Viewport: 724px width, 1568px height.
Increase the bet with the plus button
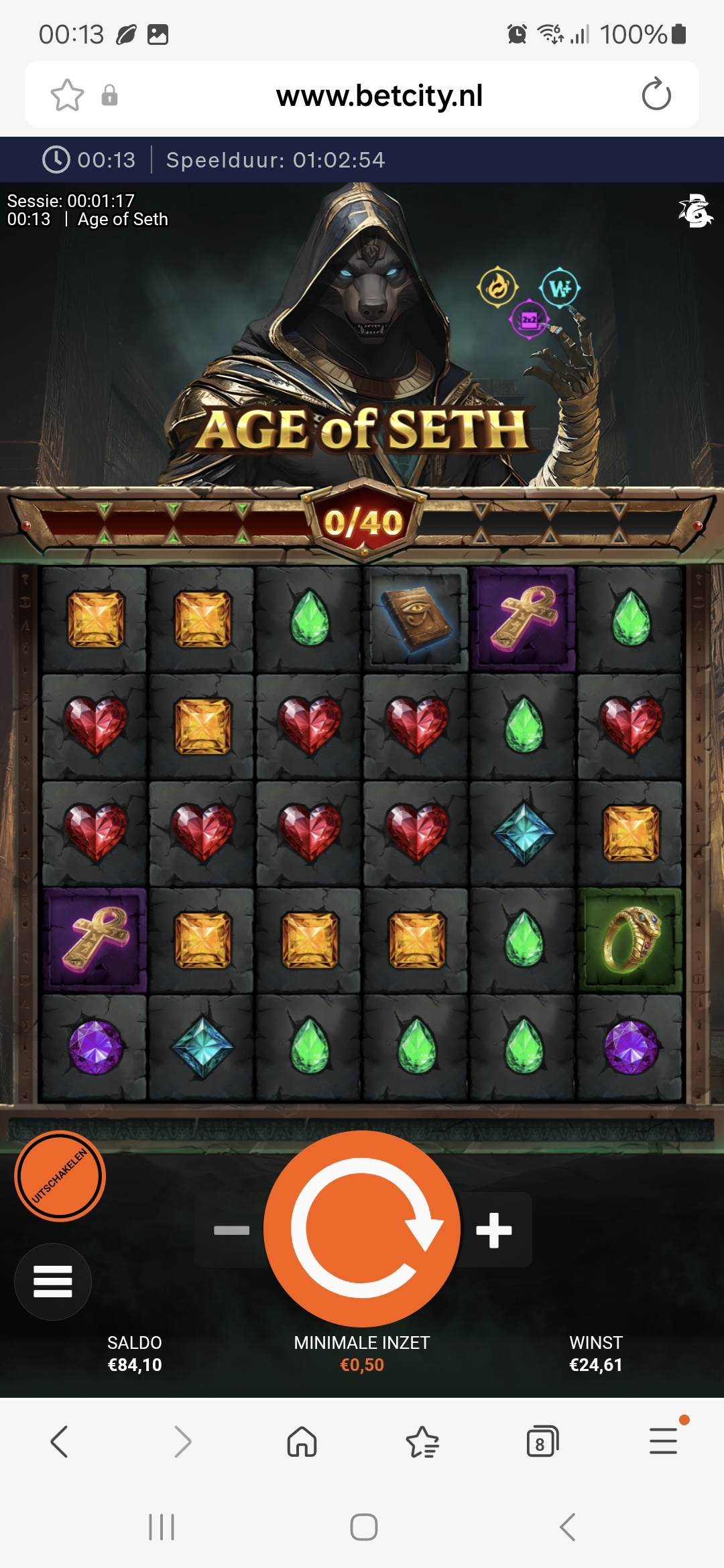tap(494, 1230)
